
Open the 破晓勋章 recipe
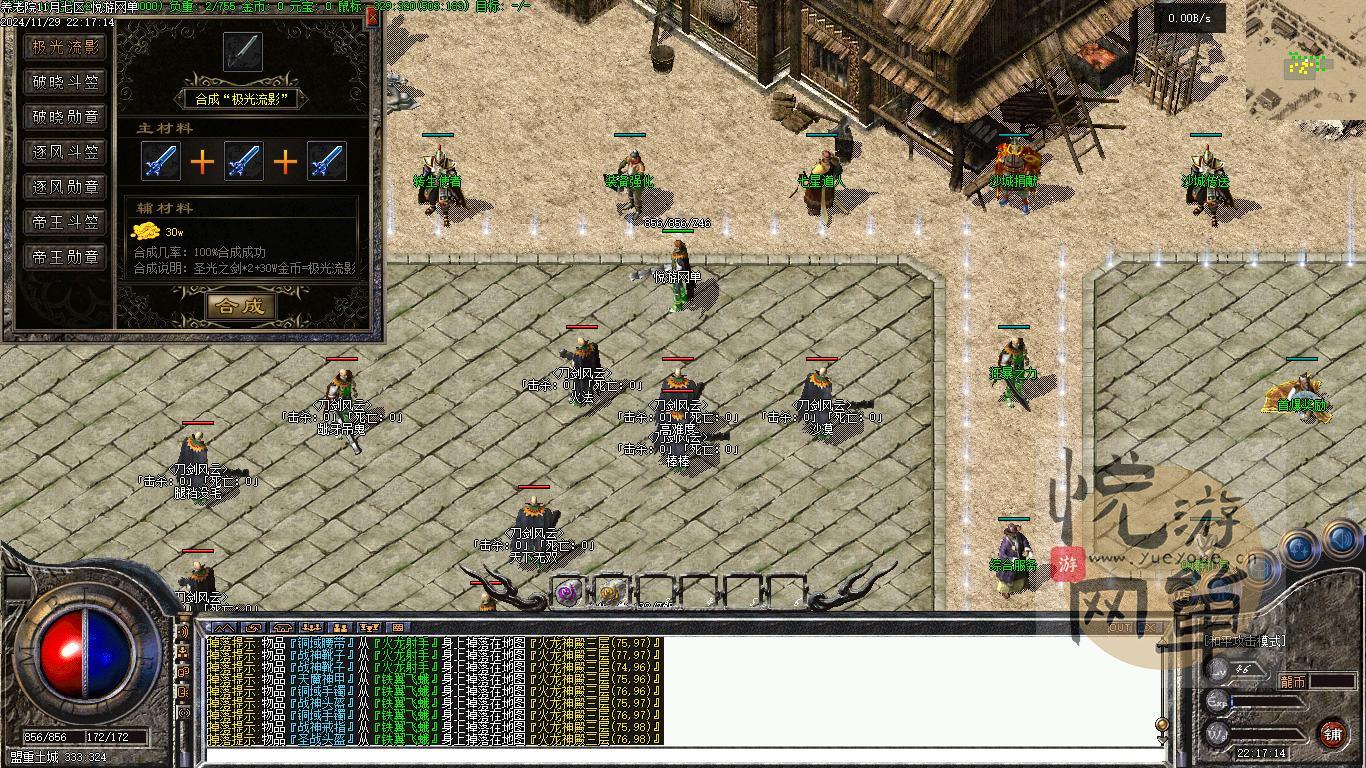click(x=66, y=117)
